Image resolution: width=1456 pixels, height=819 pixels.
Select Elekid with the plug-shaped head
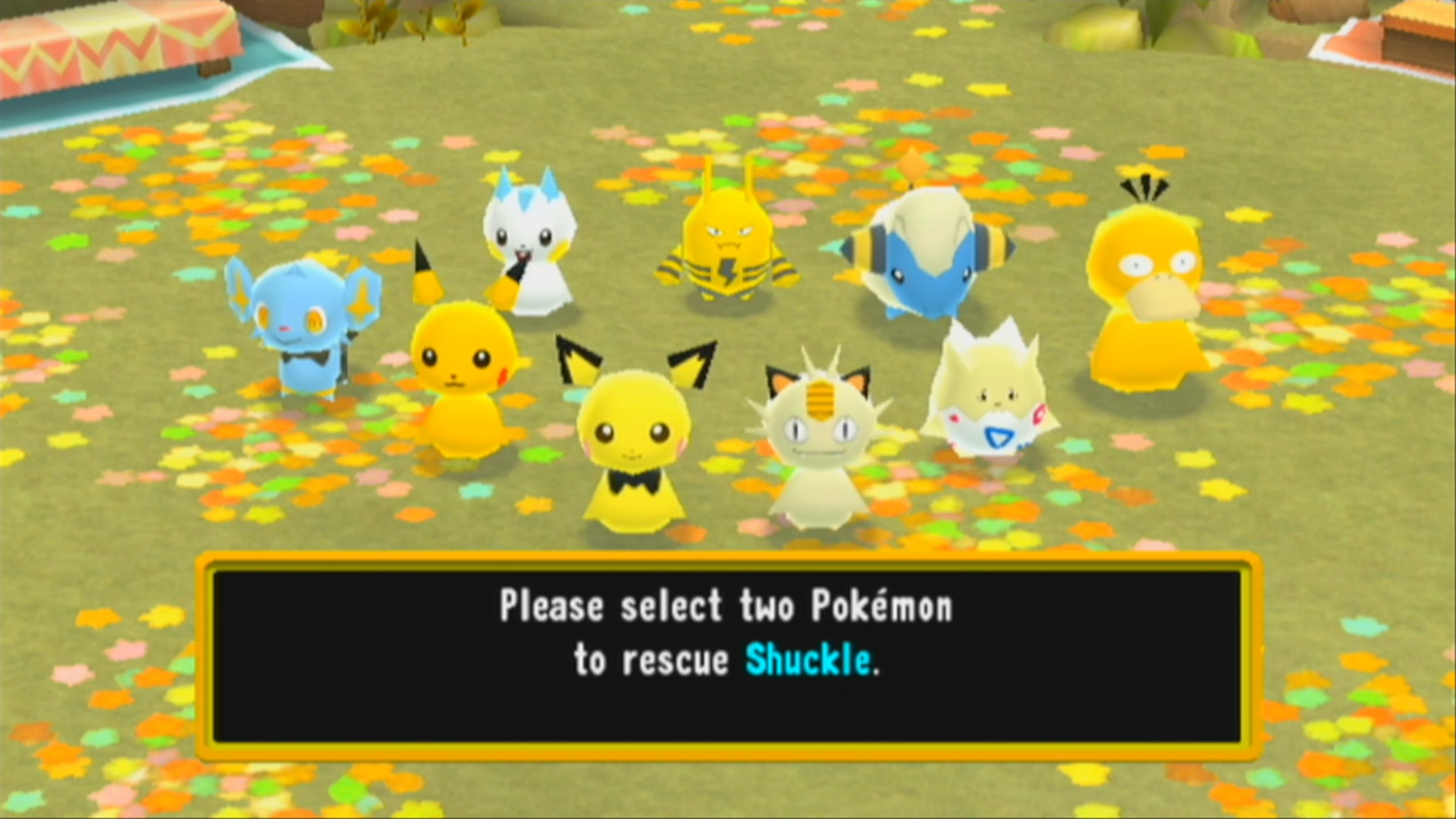tap(728, 243)
